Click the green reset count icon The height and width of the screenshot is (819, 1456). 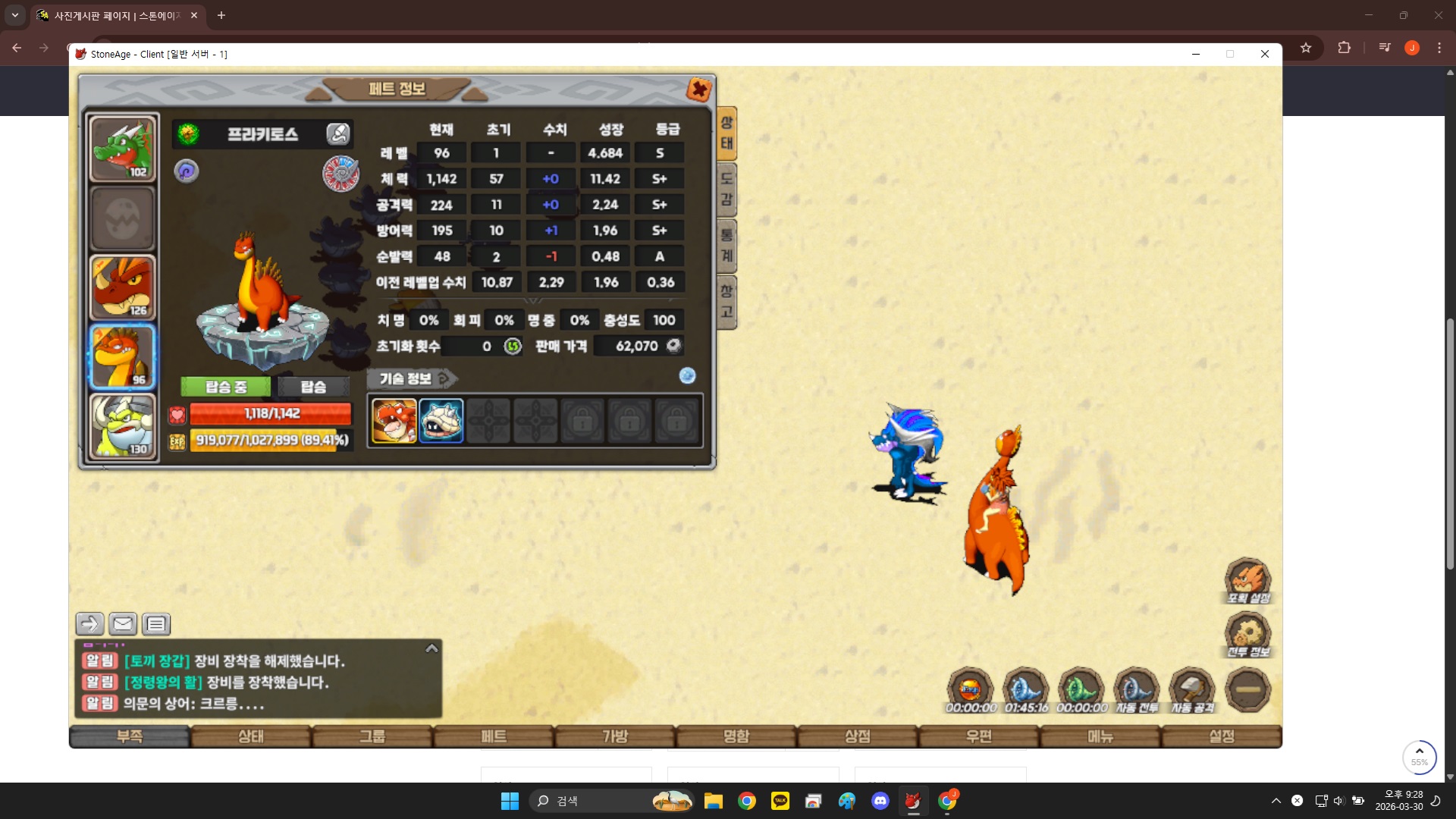(513, 347)
